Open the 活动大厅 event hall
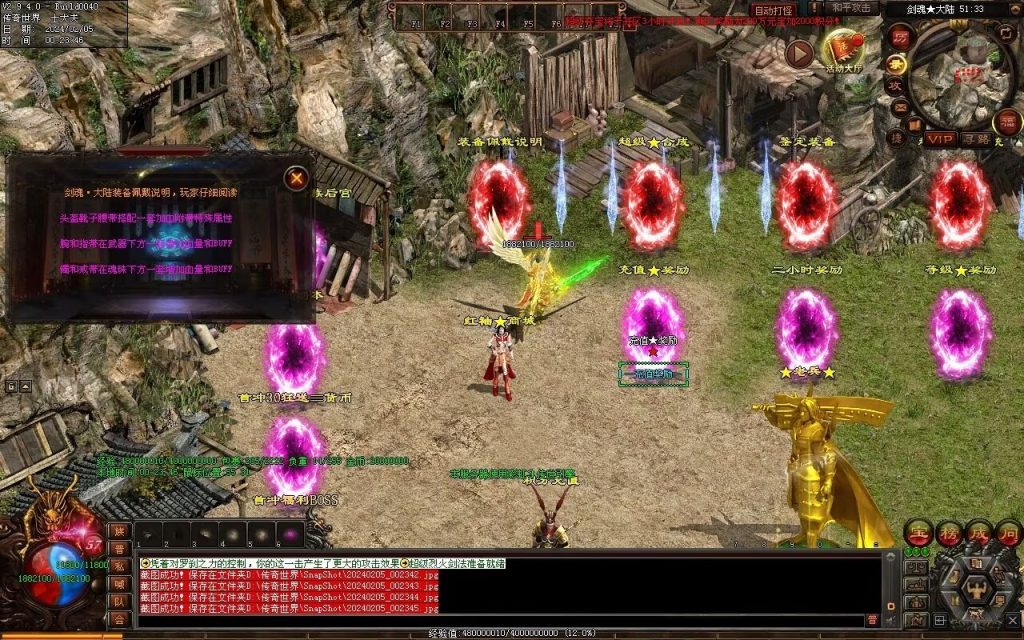1024x640 pixels. point(846,48)
